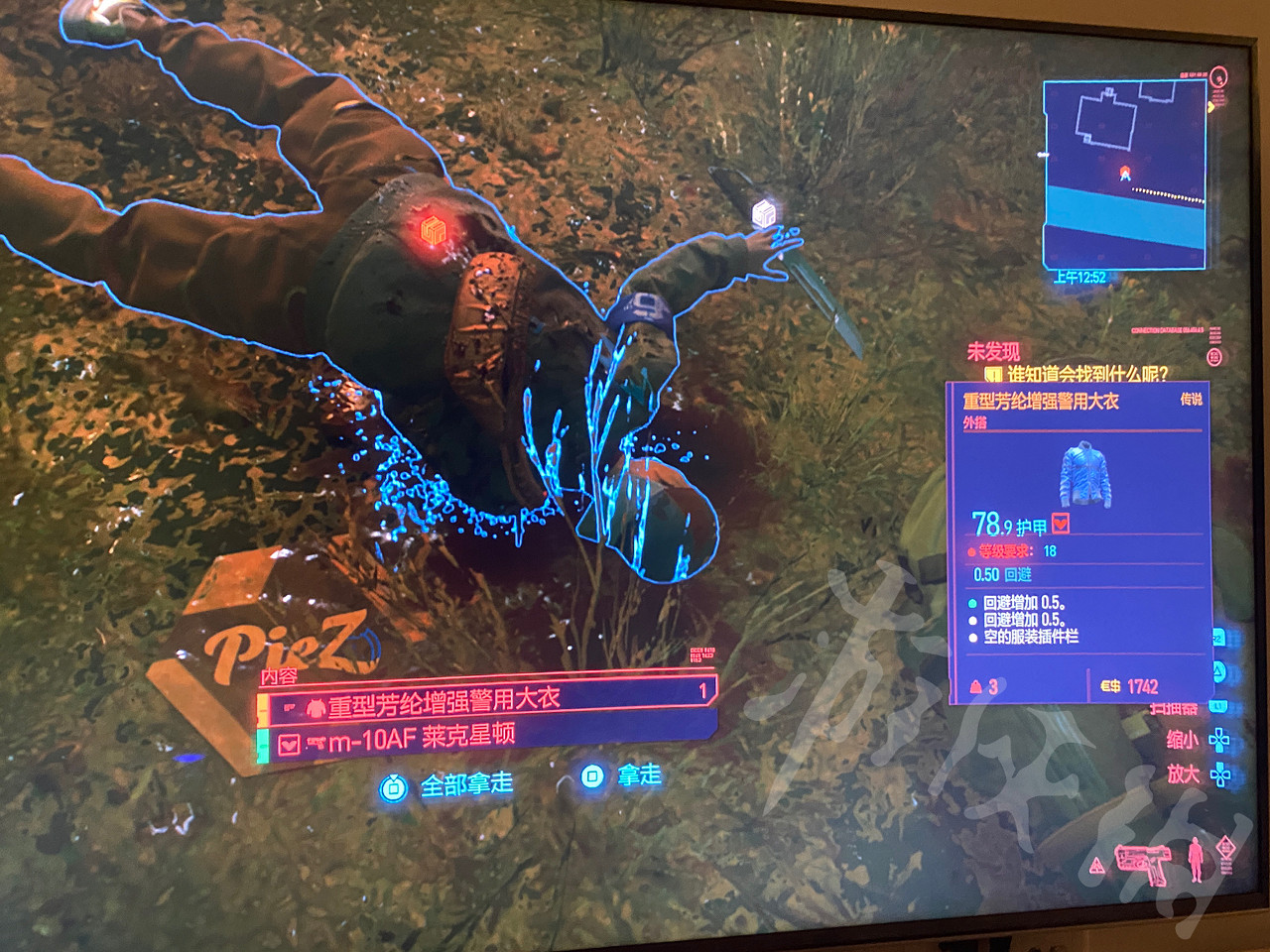This screenshot has height=952, width=1270.
Task: Toggle the scanner via the 扫描器 control
Action: (1174, 706)
